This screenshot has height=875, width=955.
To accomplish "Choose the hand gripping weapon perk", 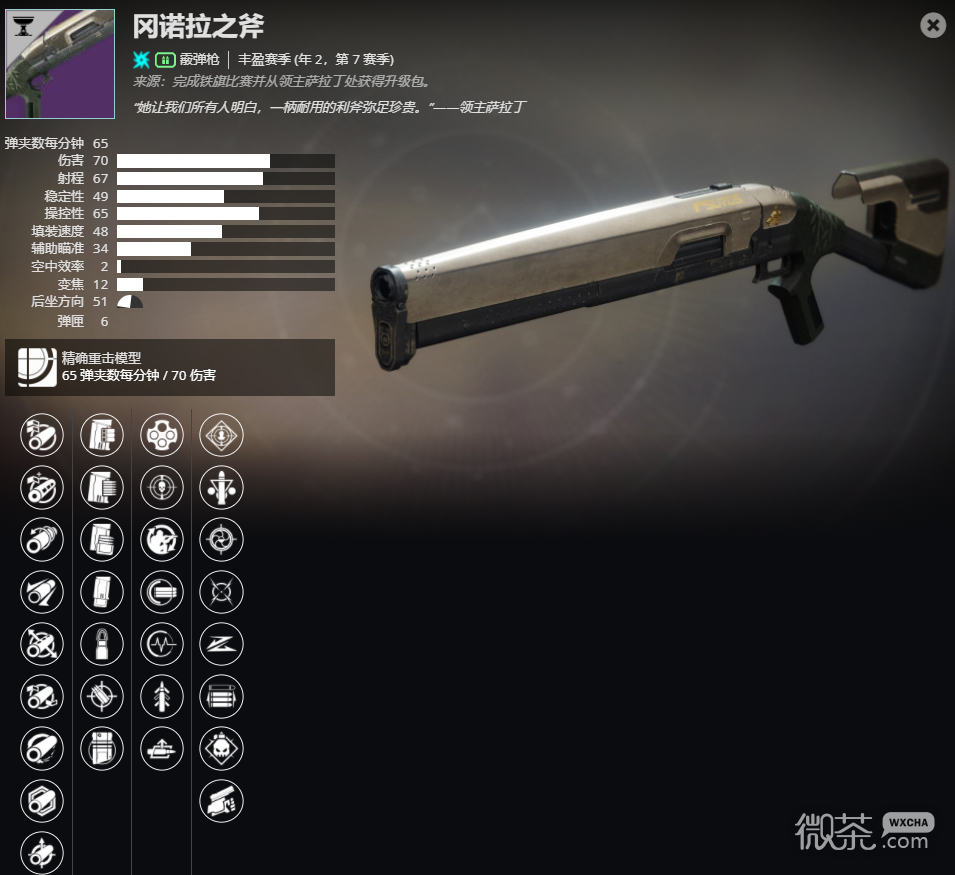I will tap(222, 799).
